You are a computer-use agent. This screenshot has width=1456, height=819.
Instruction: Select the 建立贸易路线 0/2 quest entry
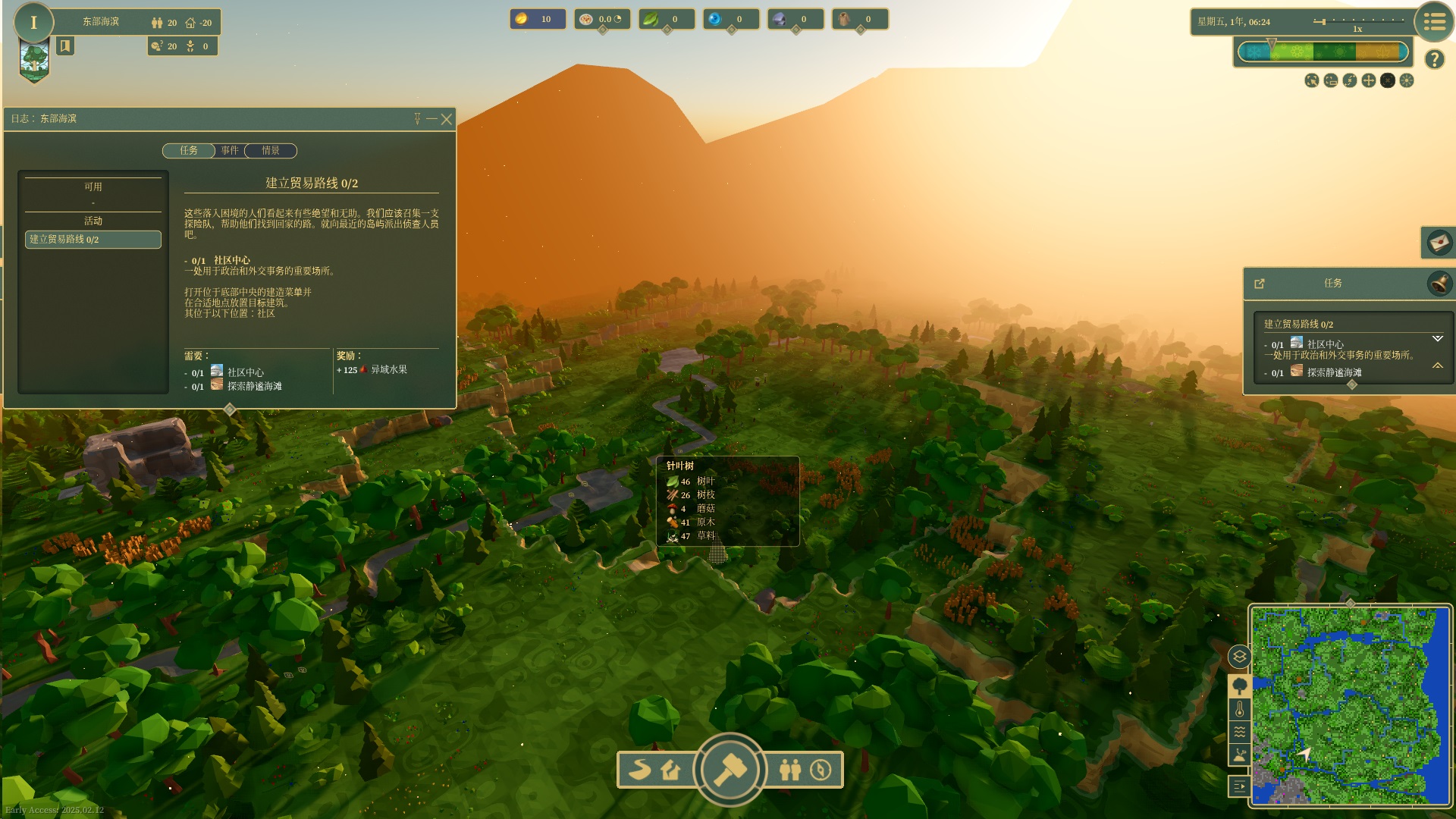click(93, 240)
